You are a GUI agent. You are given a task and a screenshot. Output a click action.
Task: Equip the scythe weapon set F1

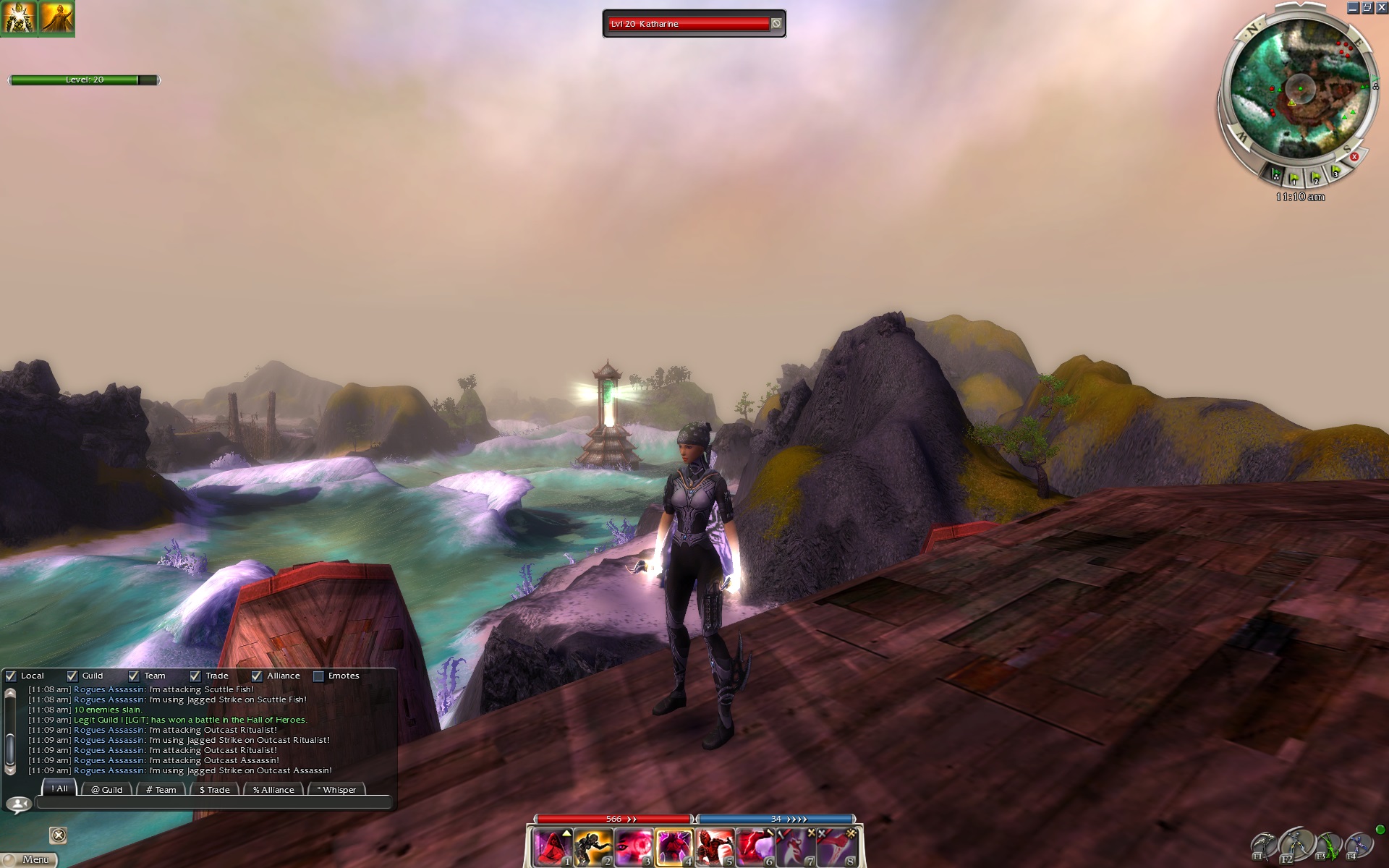point(1263,845)
